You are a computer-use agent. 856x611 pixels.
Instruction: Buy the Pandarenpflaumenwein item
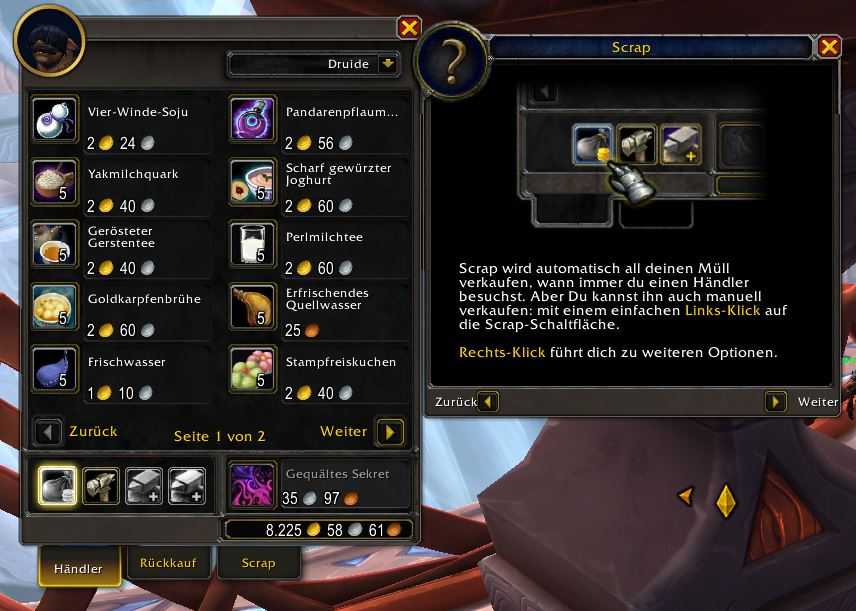pos(249,116)
